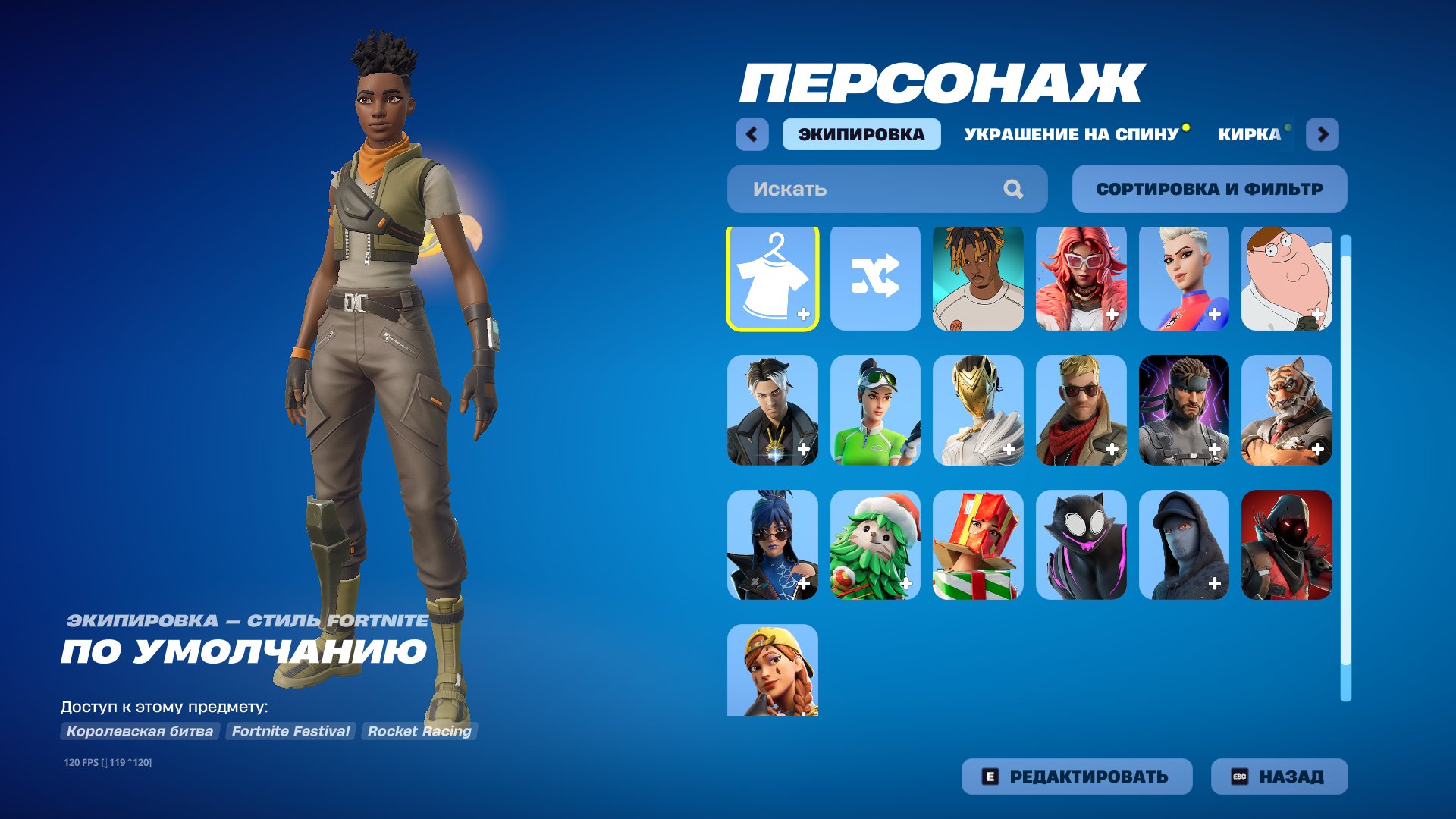Click the right category arrow

click(1323, 134)
